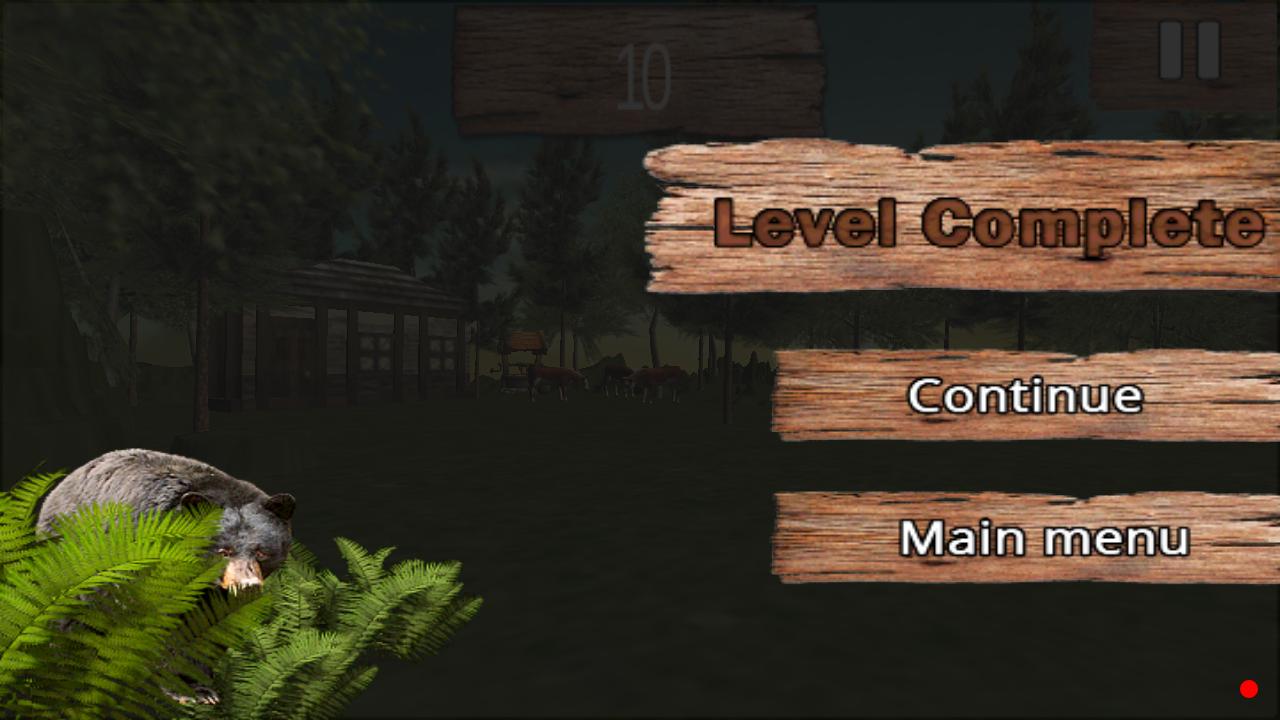Tap the Main menu plank

[1045, 540]
